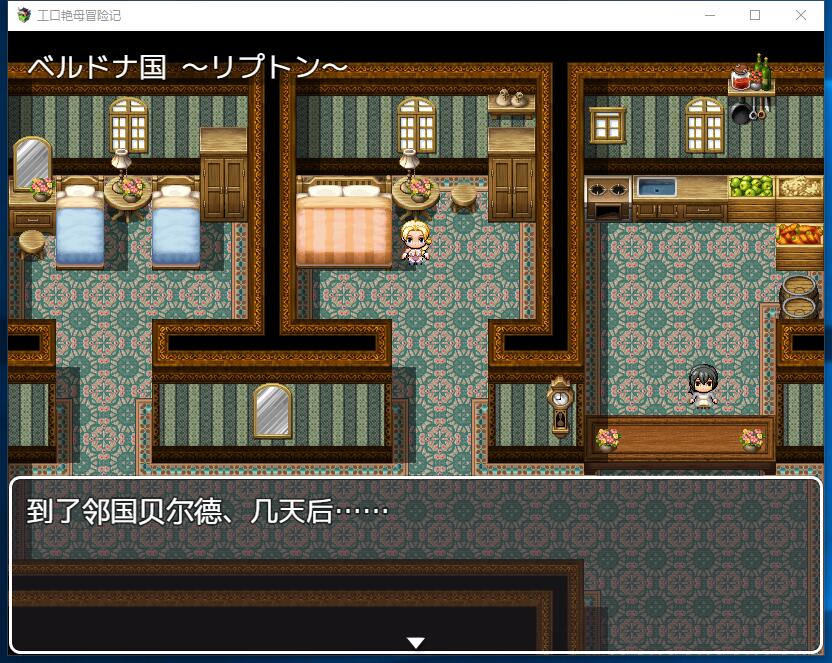Viewport: 832px width, 663px height.
Task: Advance dialogue via the white arrow indicator
Action: (x=416, y=642)
